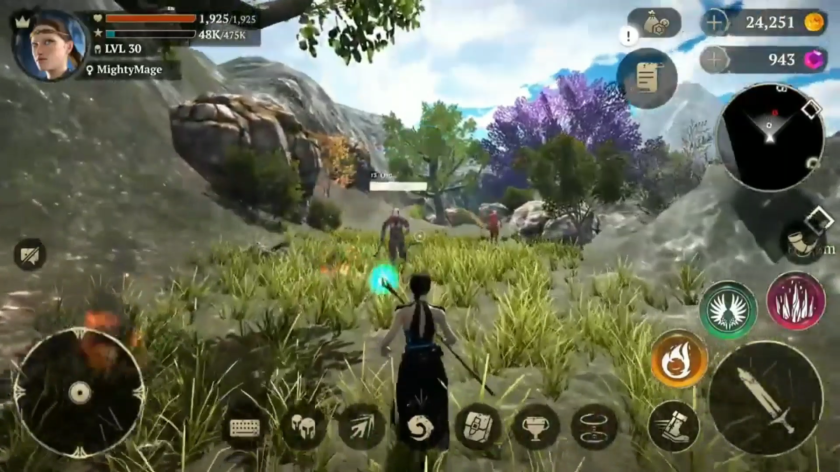Open the twin helmets icon
840x472 pixels.
[x=303, y=427]
